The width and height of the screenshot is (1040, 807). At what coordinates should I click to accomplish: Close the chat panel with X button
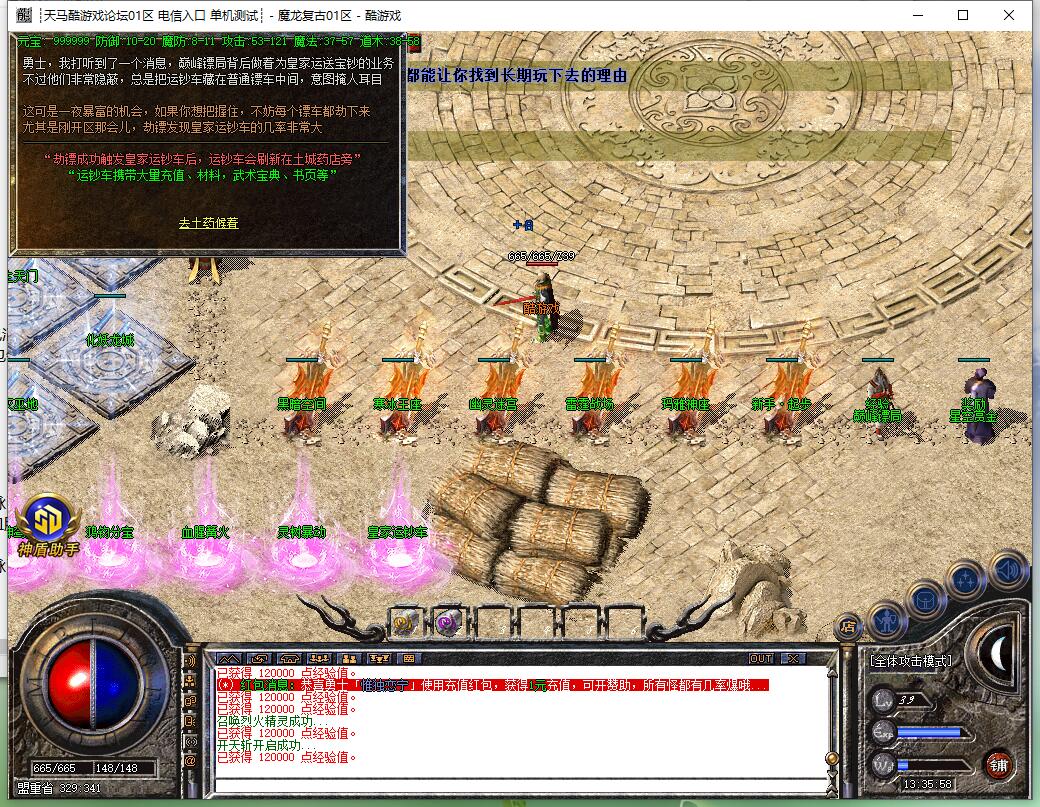point(792,658)
